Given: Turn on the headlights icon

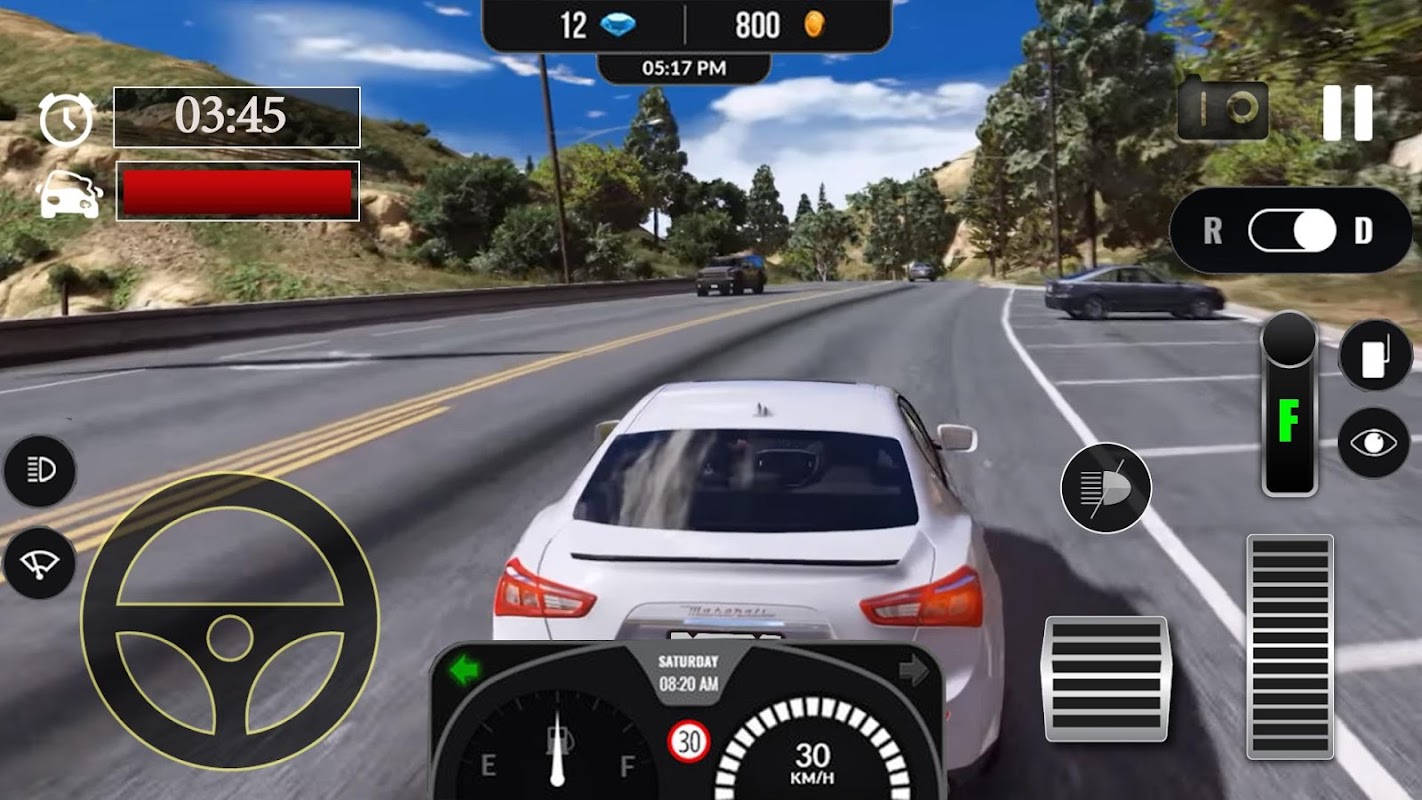Looking at the screenshot, I should pyautogui.click(x=39, y=470).
